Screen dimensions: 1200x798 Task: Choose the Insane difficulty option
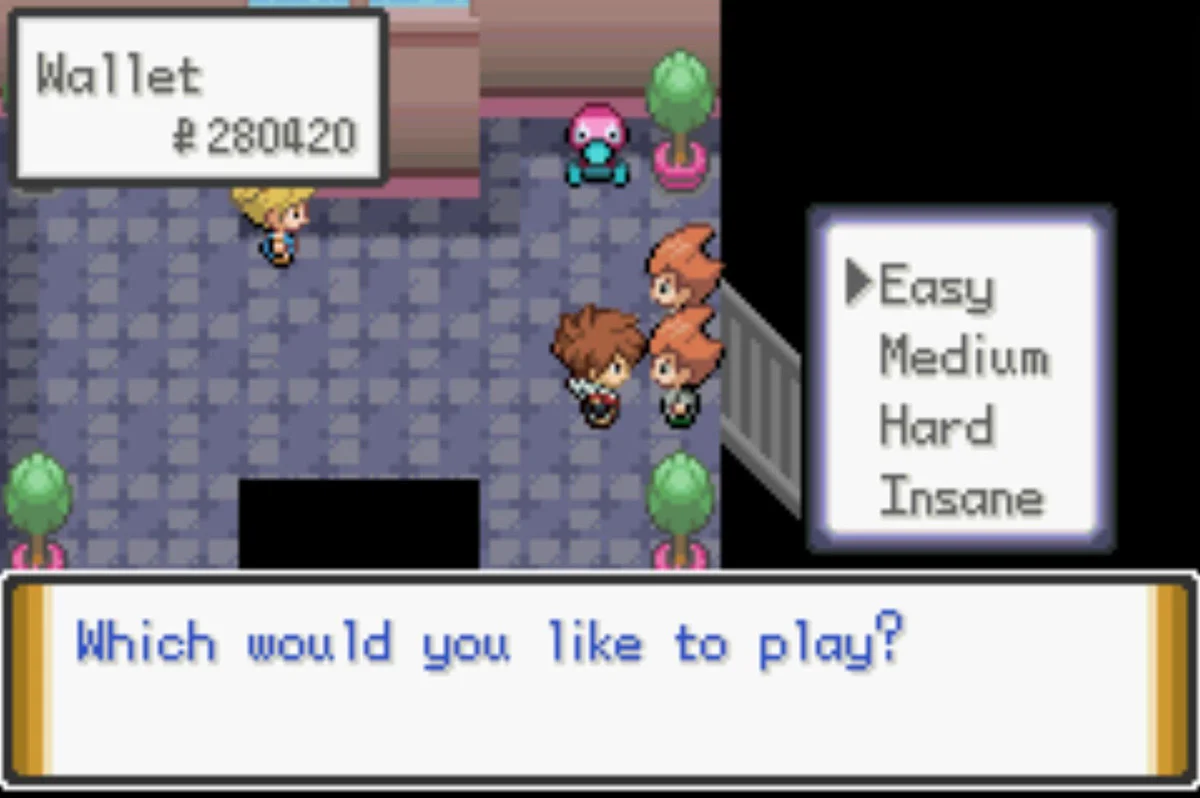961,497
